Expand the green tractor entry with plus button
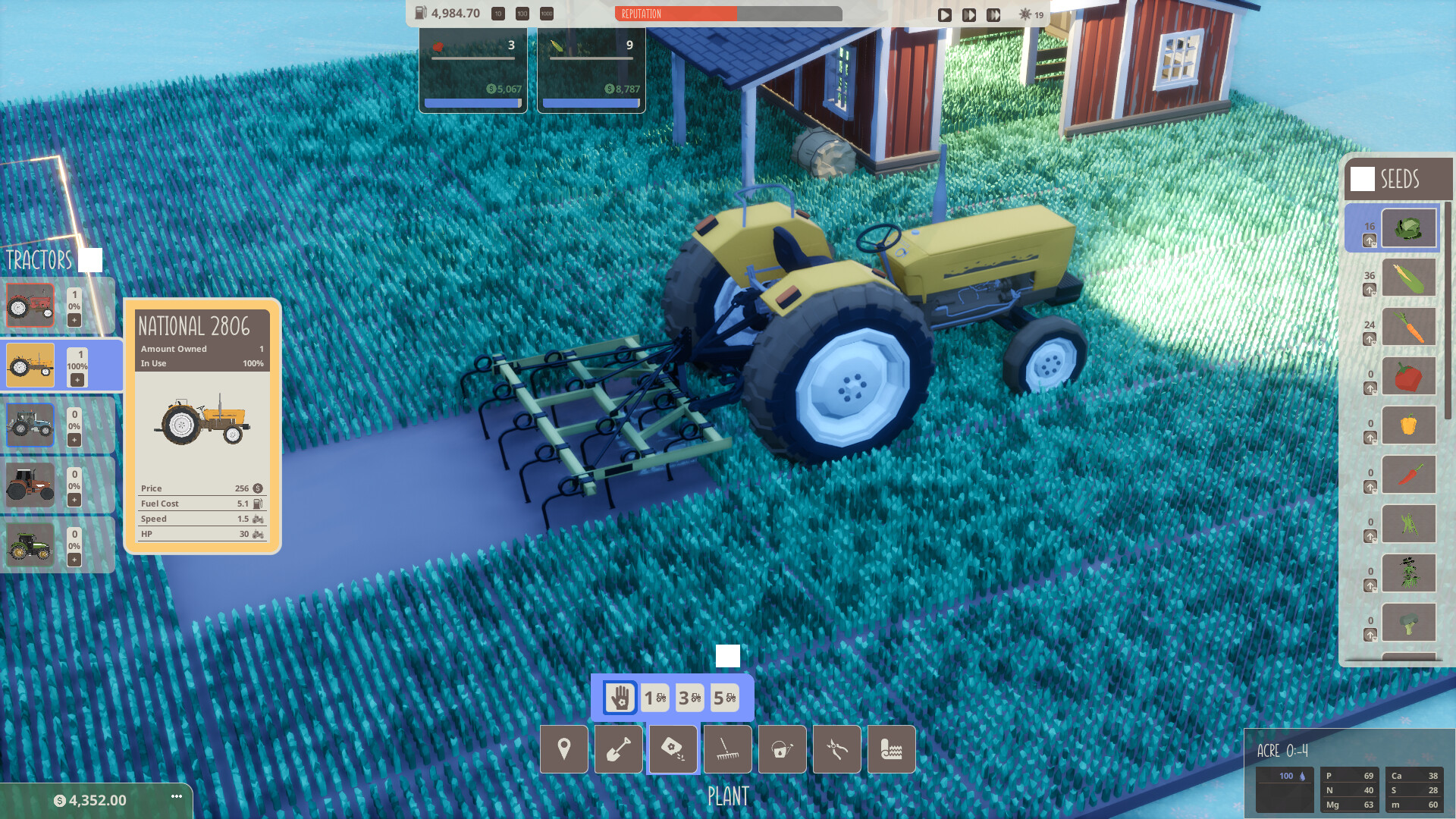Viewport: 1456px width, 819px height. point(73,561)
